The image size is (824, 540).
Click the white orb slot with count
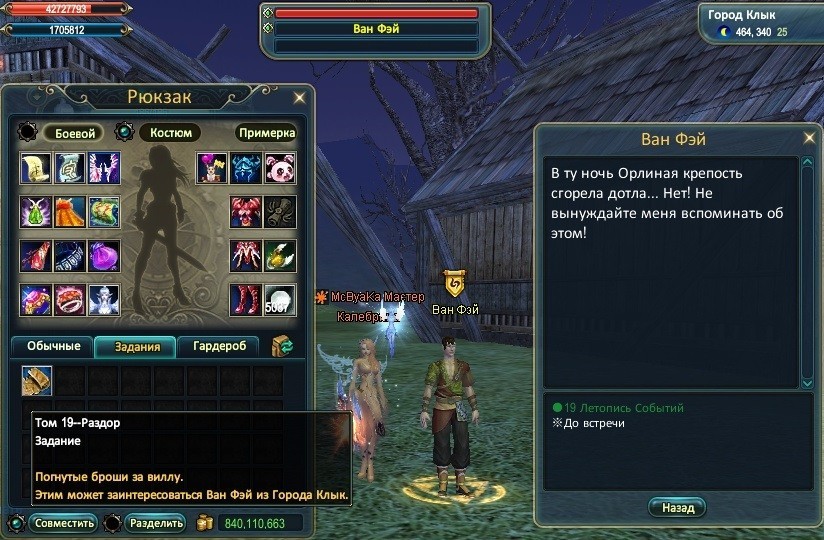point(280,299)
